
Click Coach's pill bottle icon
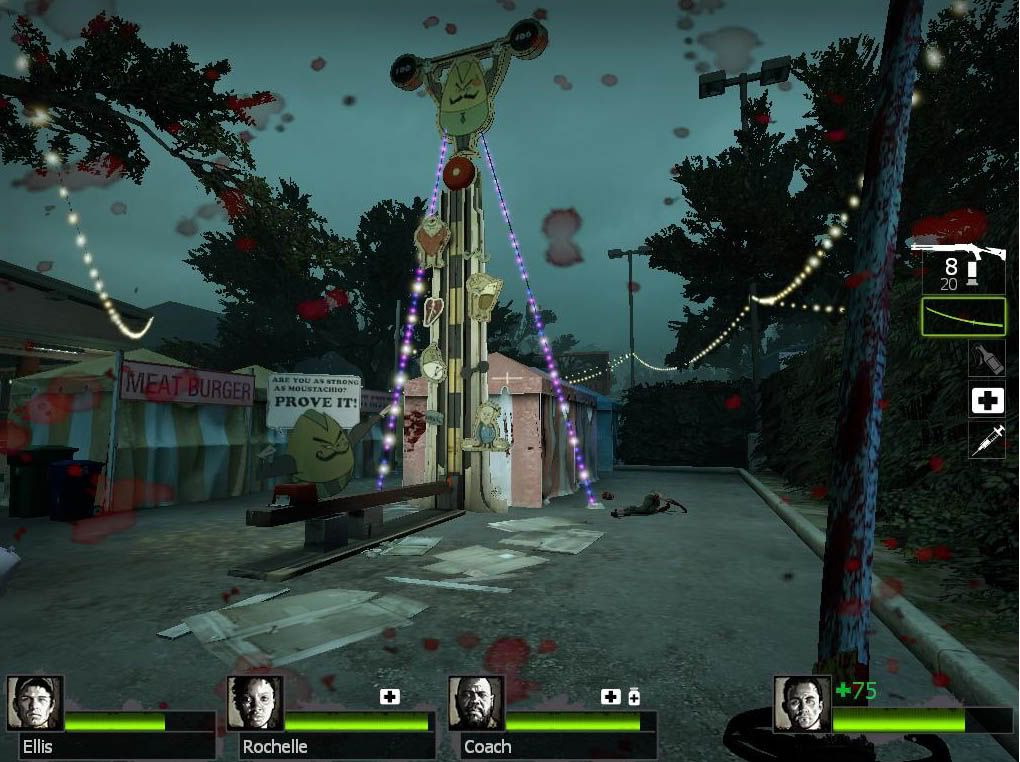pyautogui.click(x=633, y=696)
